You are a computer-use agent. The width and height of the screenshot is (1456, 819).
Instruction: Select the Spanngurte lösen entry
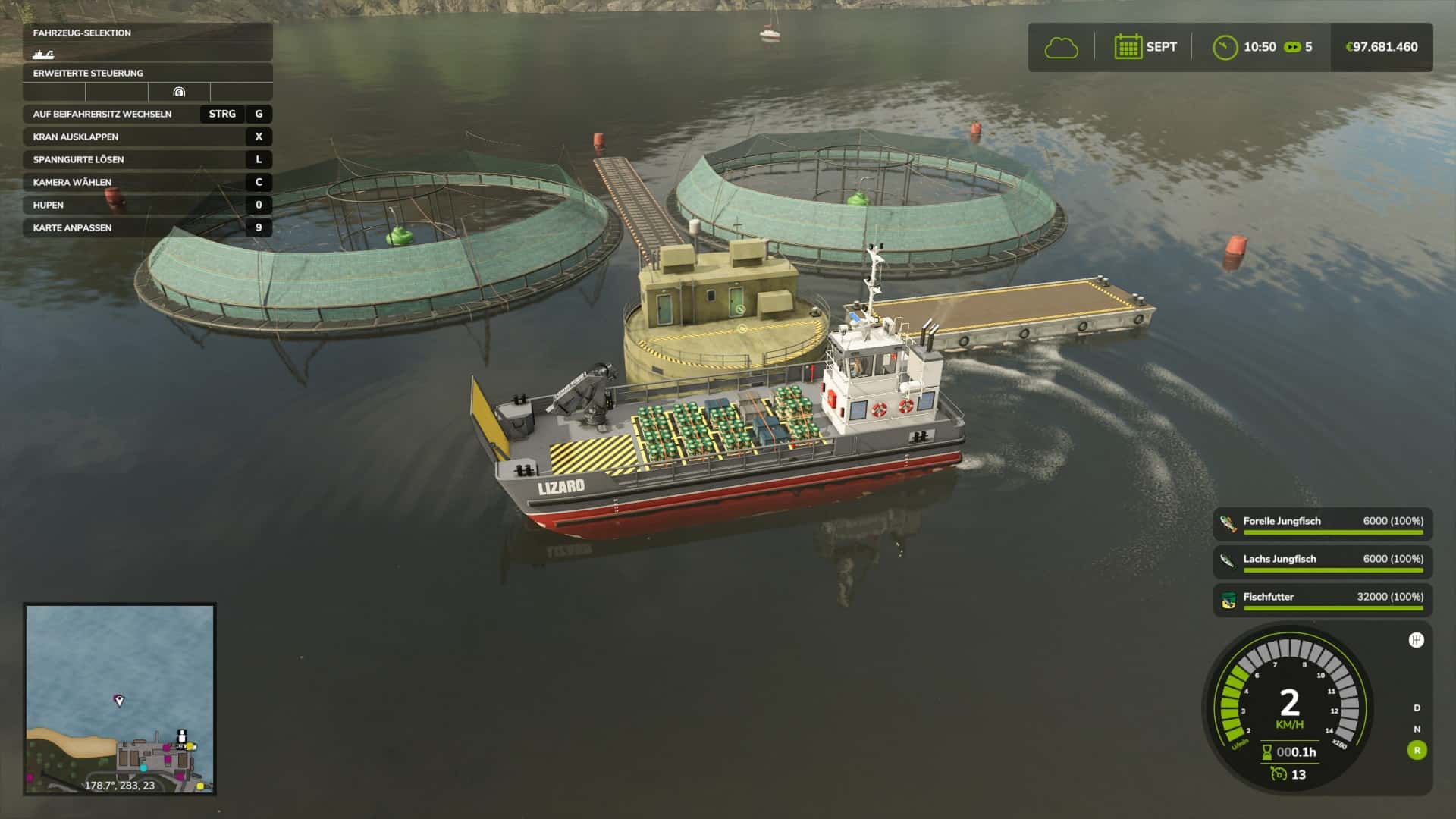147,159
